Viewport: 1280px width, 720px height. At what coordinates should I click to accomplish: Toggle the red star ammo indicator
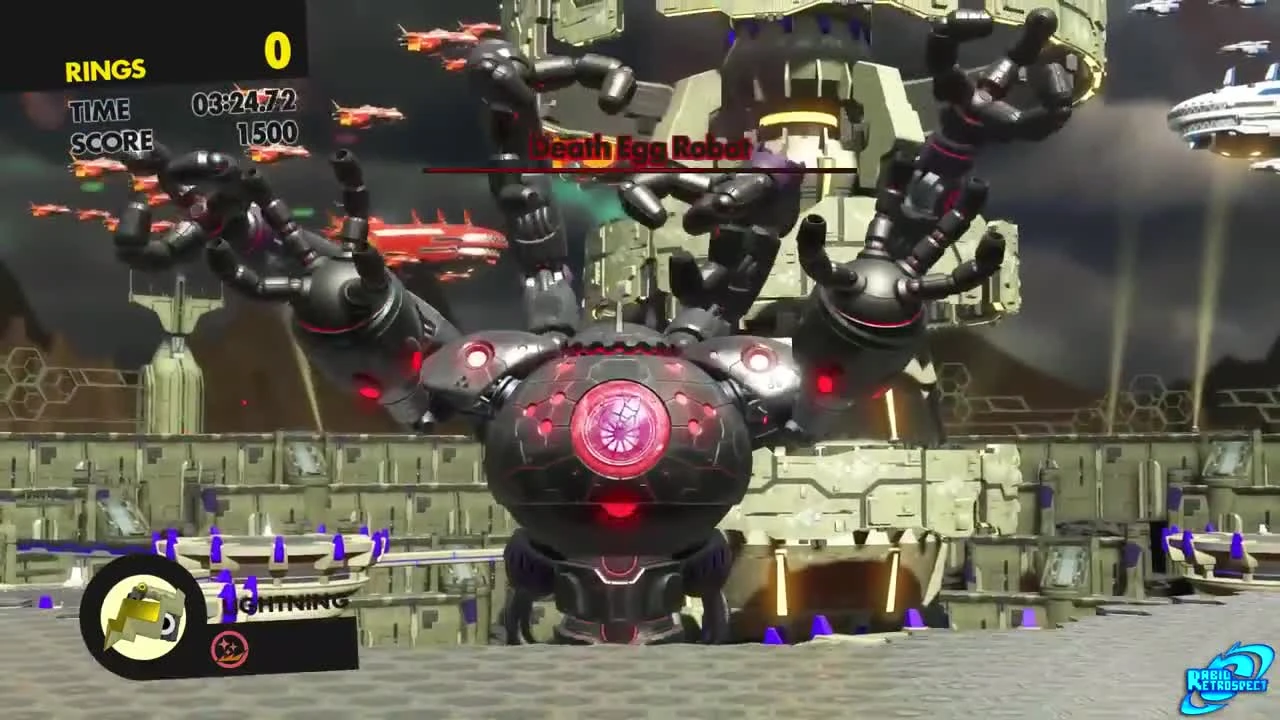click(x=228, y=646)
